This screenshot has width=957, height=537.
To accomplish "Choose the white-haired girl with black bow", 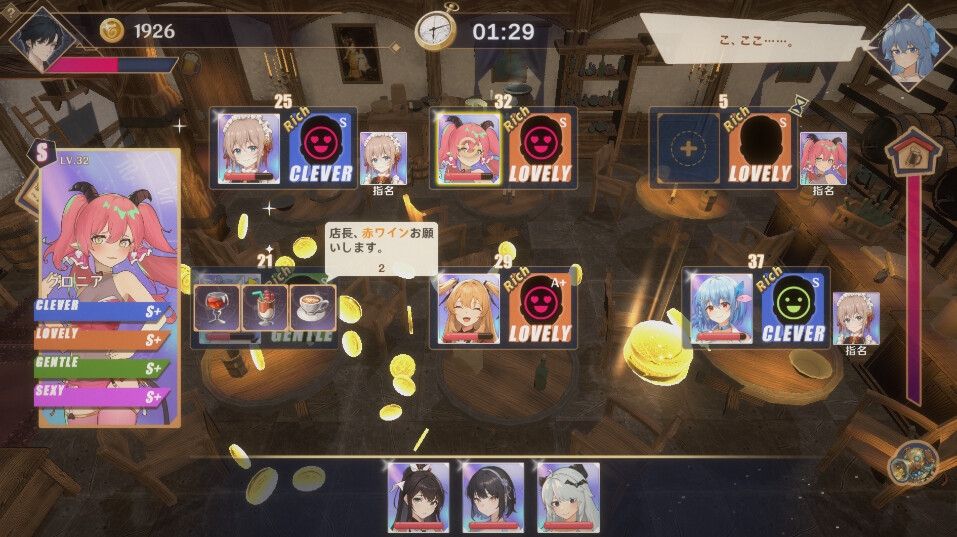I will (x=568, y=496).
